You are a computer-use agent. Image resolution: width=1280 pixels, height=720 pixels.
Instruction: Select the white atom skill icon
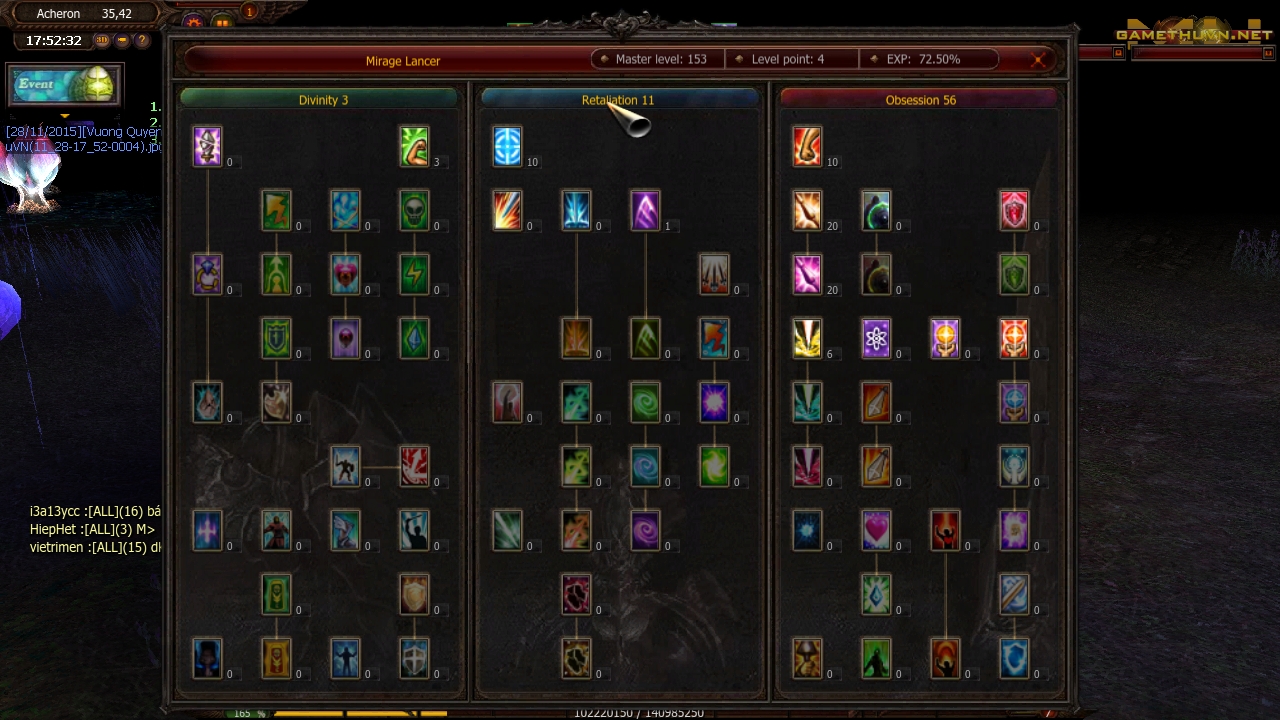click(x=876, y=338)
